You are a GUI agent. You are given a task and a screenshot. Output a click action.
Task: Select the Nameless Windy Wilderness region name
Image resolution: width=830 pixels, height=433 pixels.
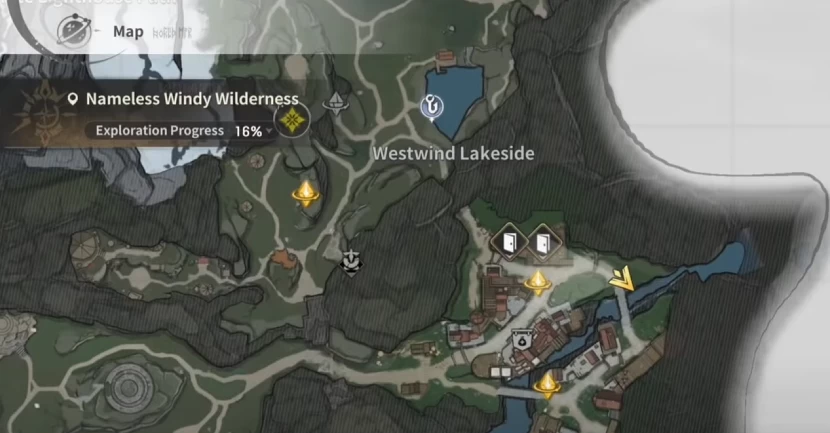(192, 99)
